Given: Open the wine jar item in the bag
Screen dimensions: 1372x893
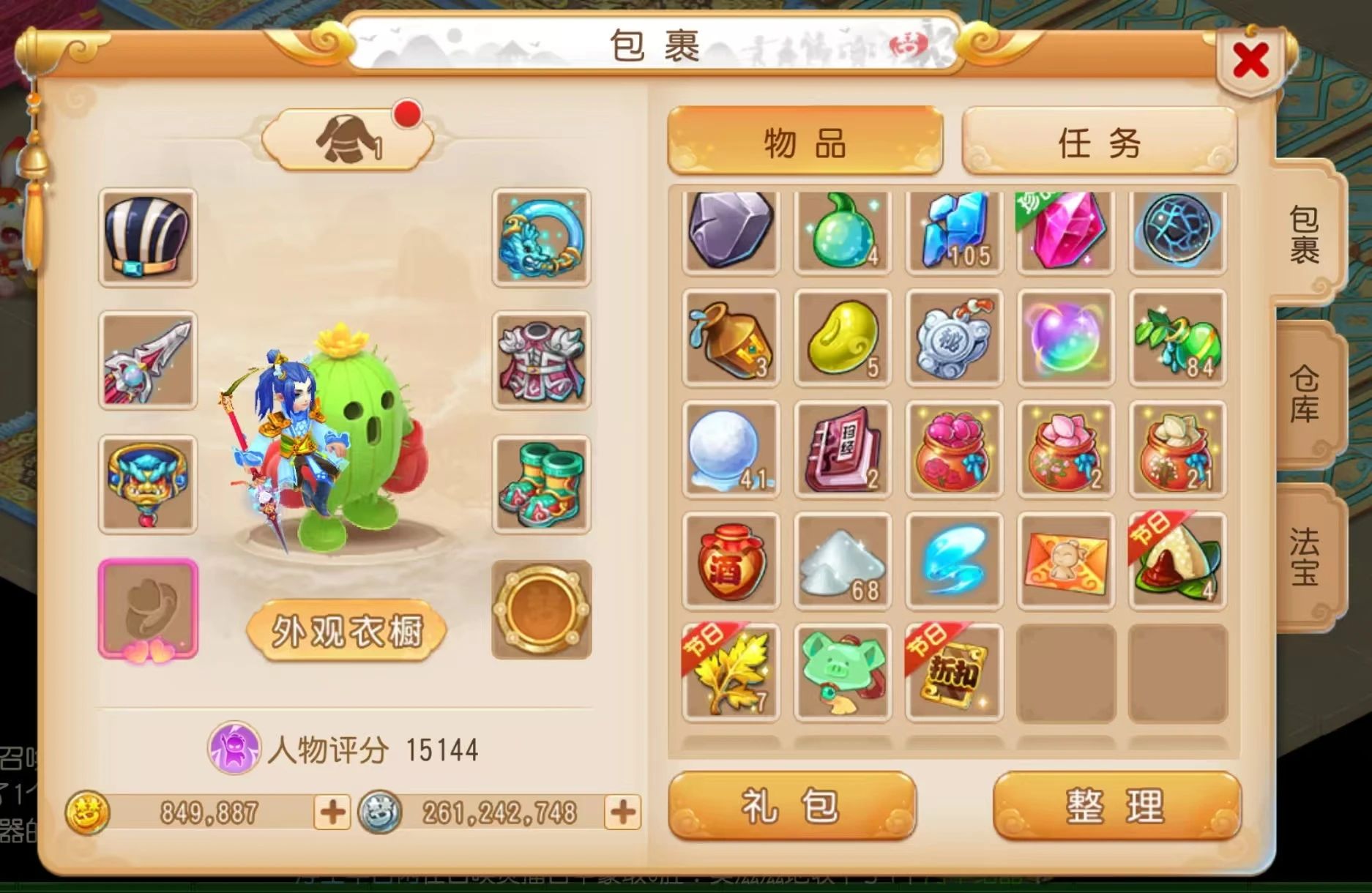Looking at the screenshot, I should point(729,560).
